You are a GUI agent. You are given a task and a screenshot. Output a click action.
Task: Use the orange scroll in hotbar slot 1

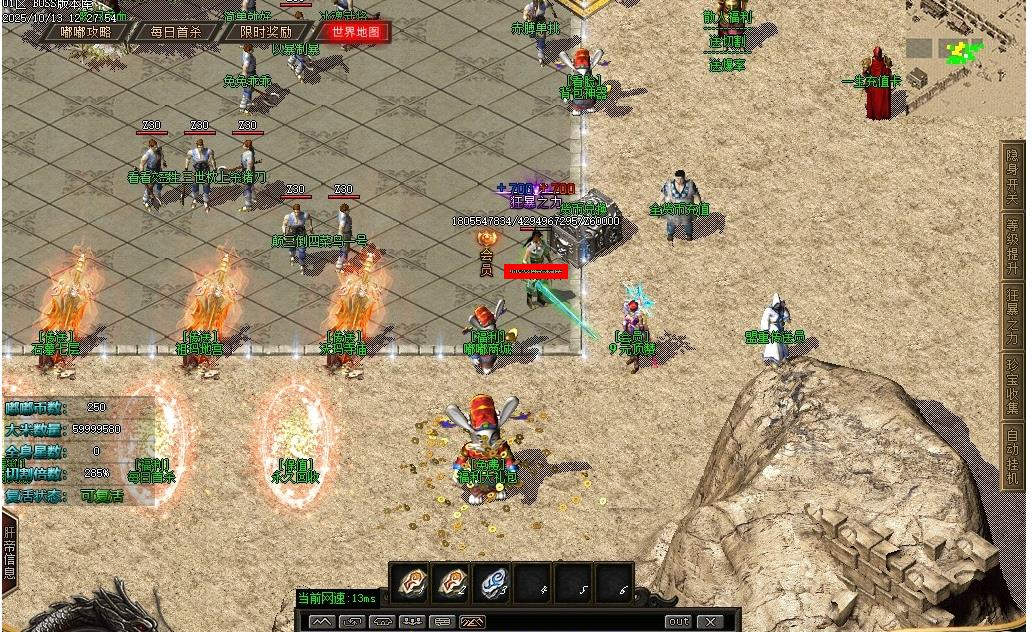coord(409,582)
